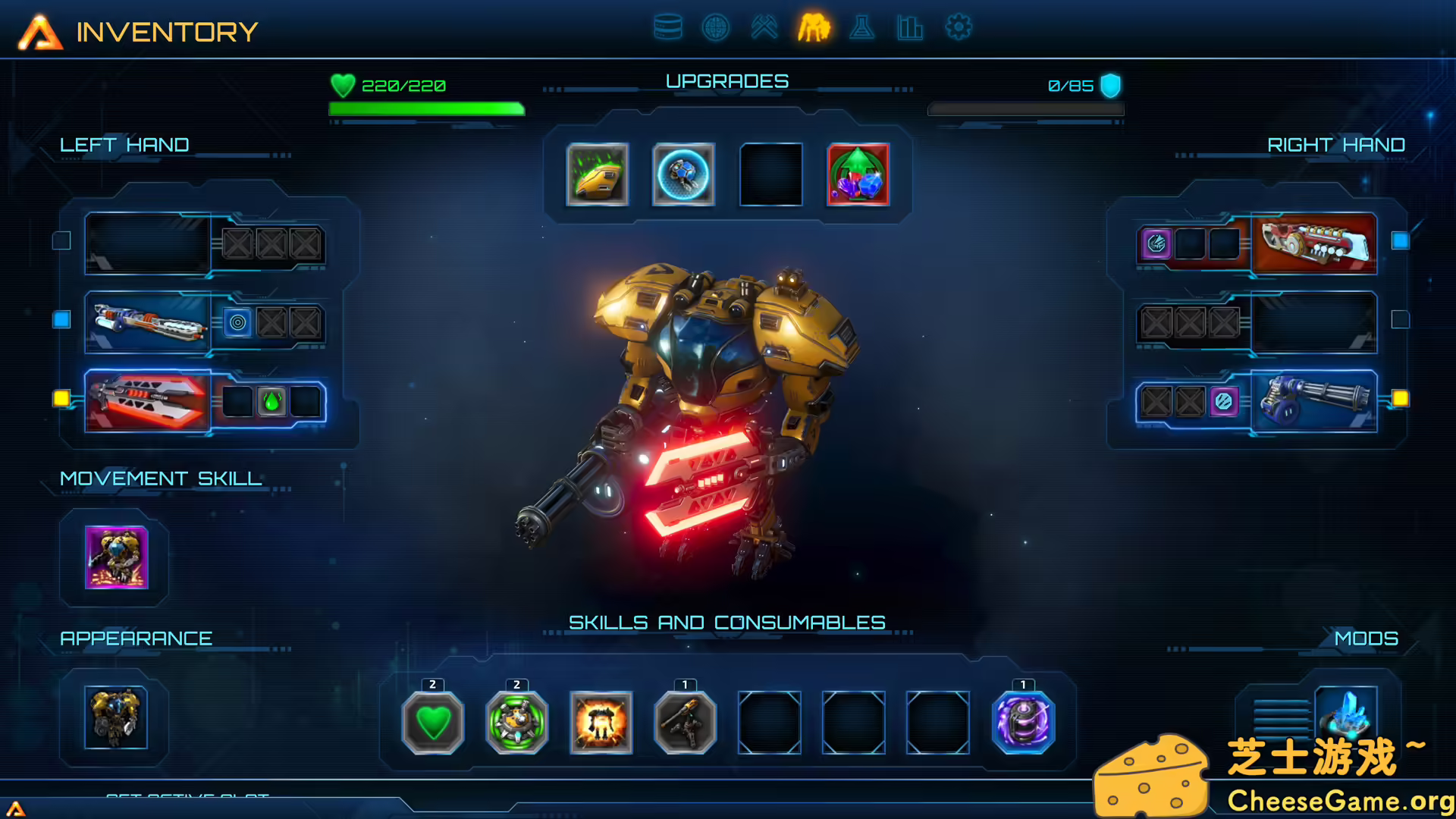This screenshot has width=1456, height=819.
Task: Select the globe world map icon
Action: (x=716, y=27)
